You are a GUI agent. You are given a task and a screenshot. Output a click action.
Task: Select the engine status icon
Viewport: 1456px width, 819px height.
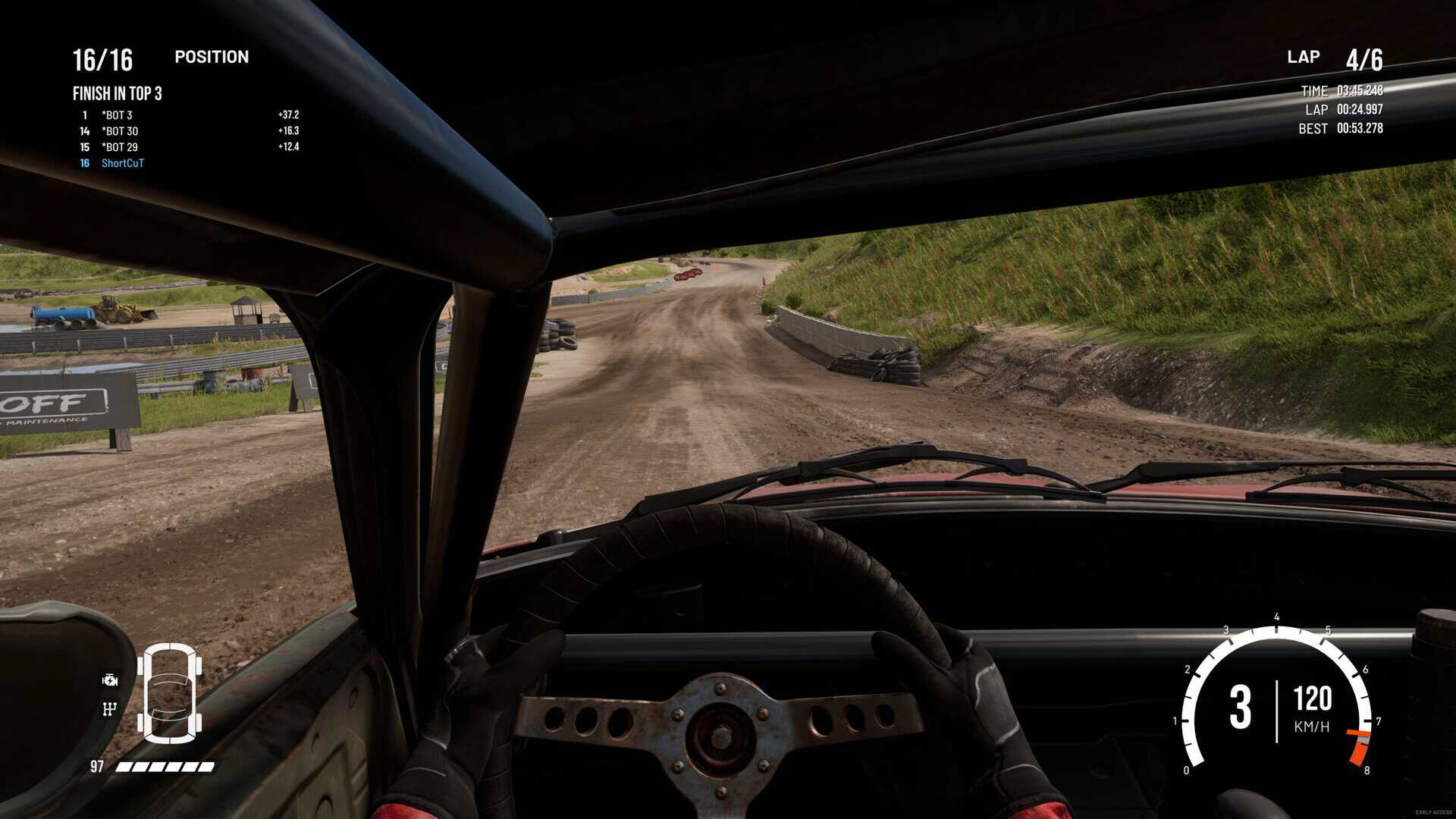[x=110, y=680]
